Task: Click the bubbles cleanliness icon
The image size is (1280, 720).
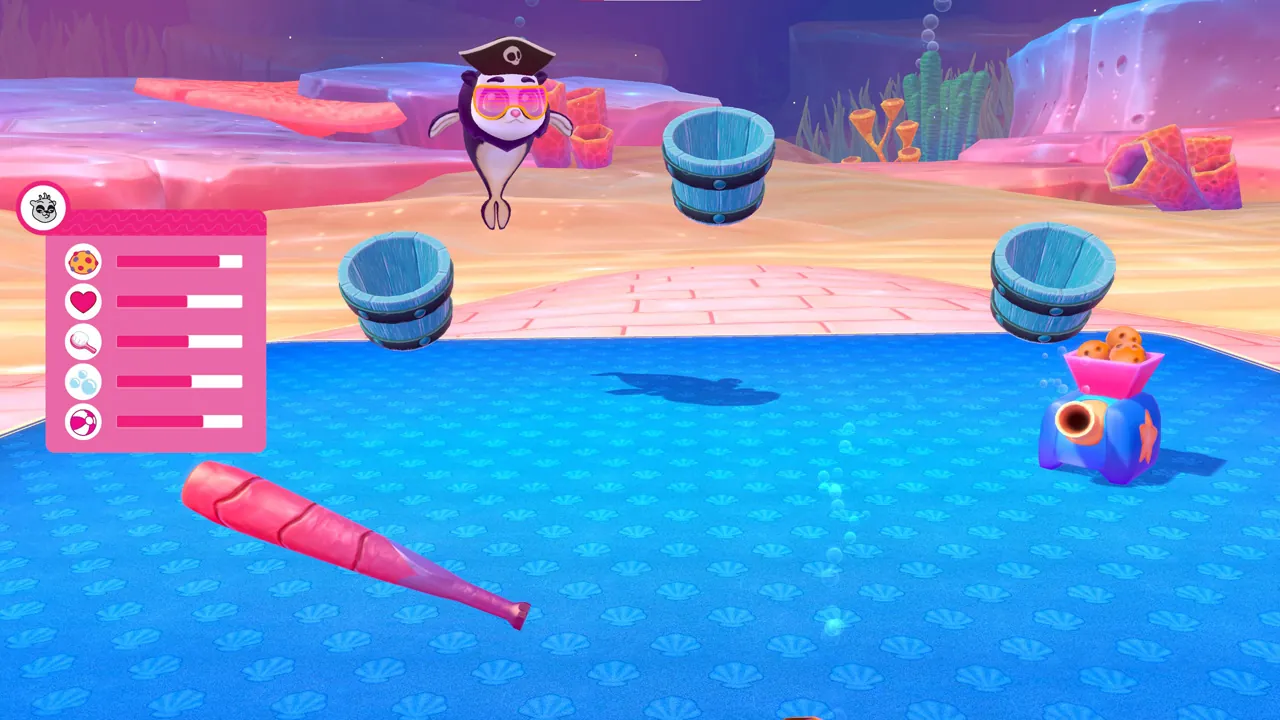Action: click(83, 382)
